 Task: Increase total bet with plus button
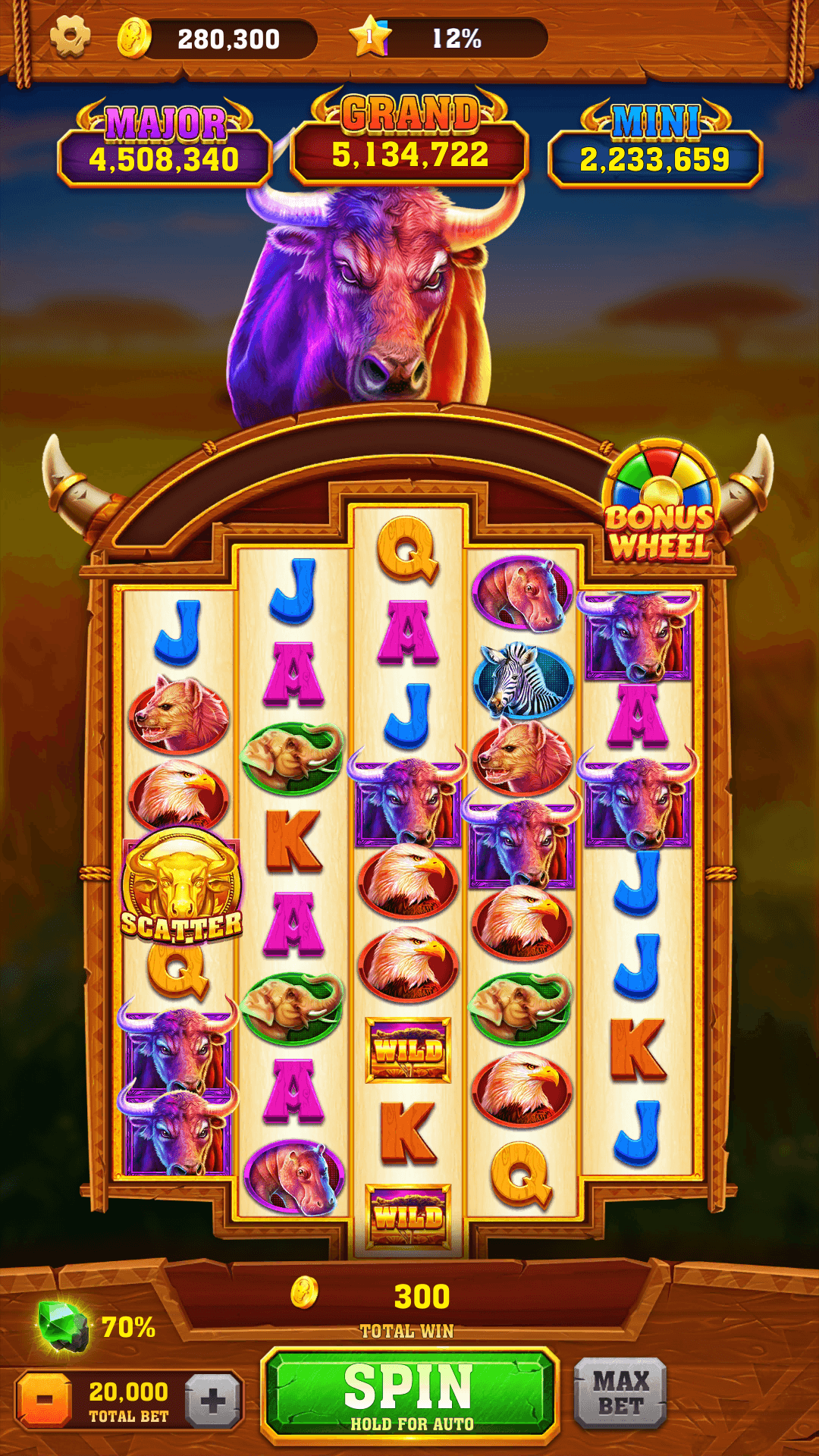[x=213, y=1399]
